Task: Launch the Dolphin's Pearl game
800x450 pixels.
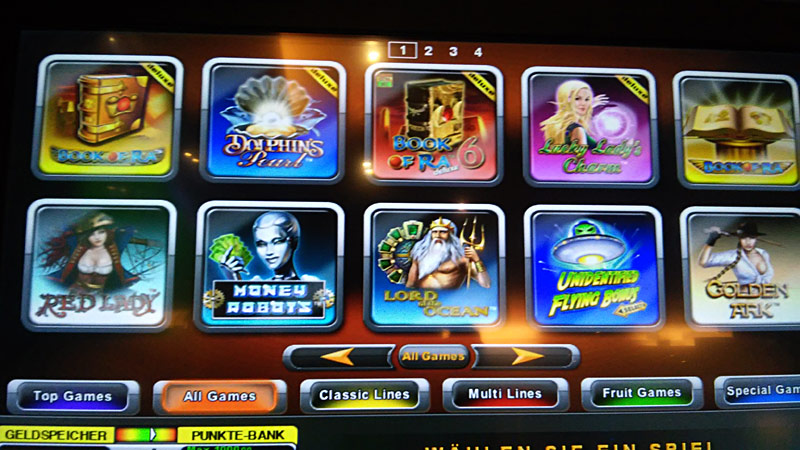Action: pyautogui.click(x=272, y=121)
